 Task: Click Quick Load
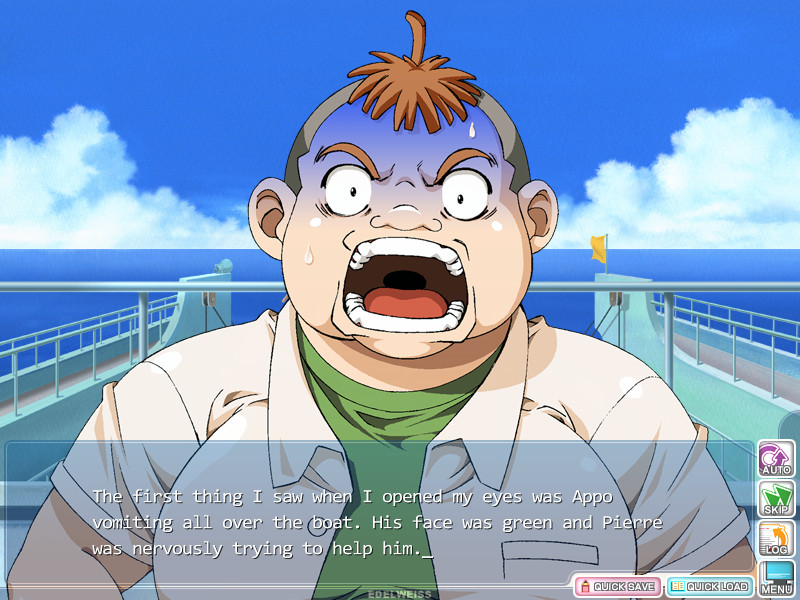(x=709, y=586)
